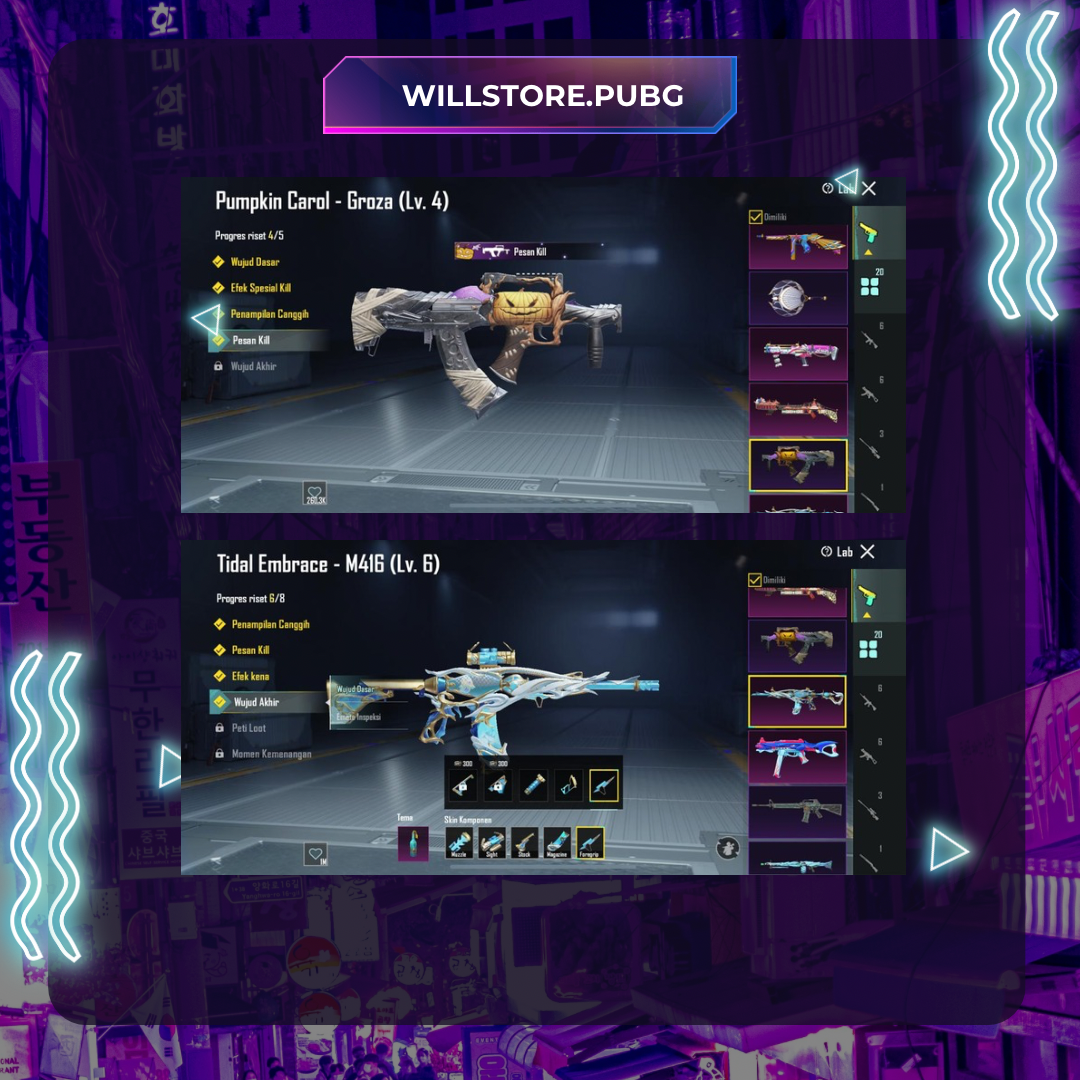
Task: Select the Efek Spesial Kill research stage
Action: tap(260, 288)
